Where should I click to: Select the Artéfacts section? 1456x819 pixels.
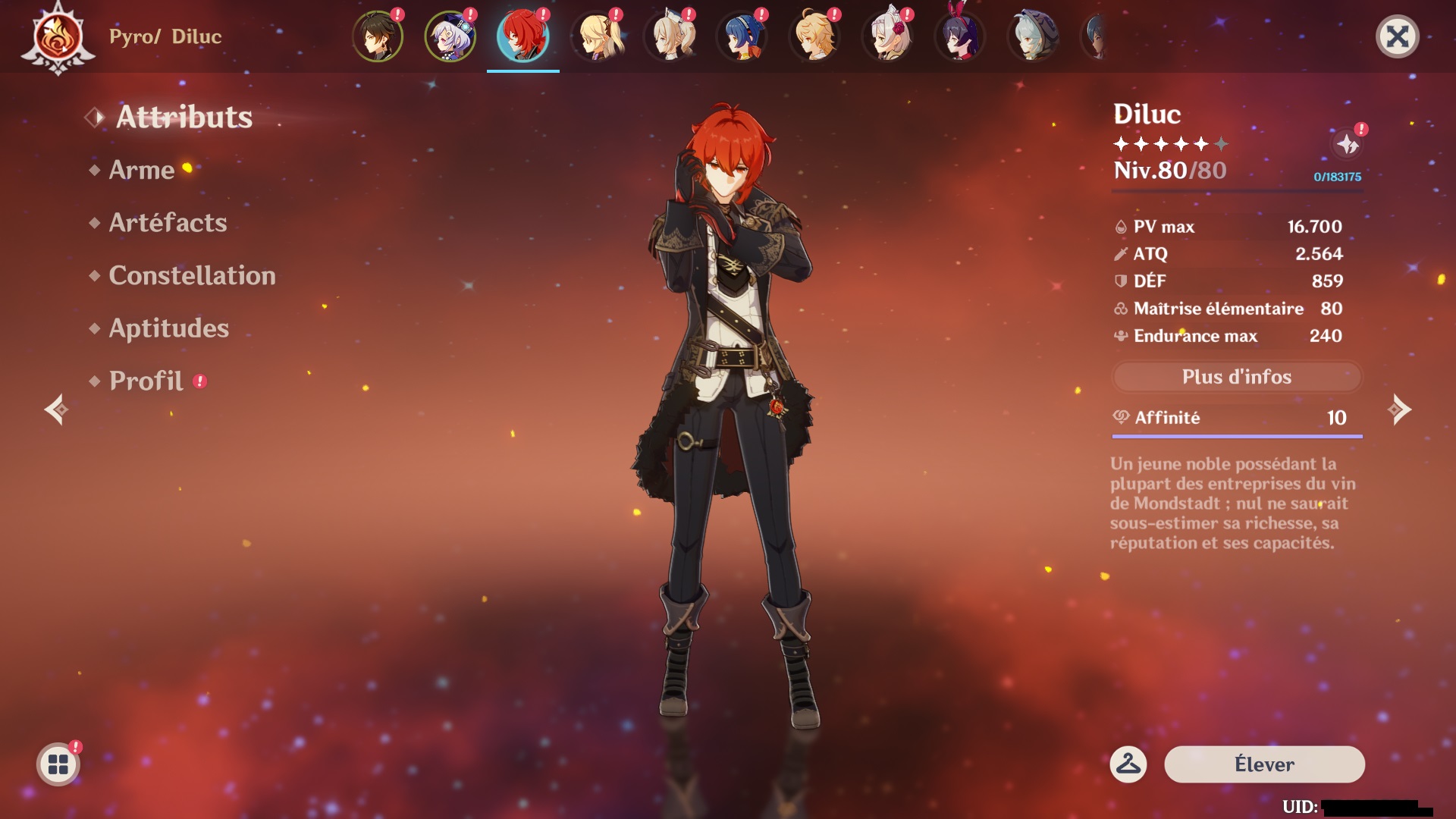tap(168, 223)
